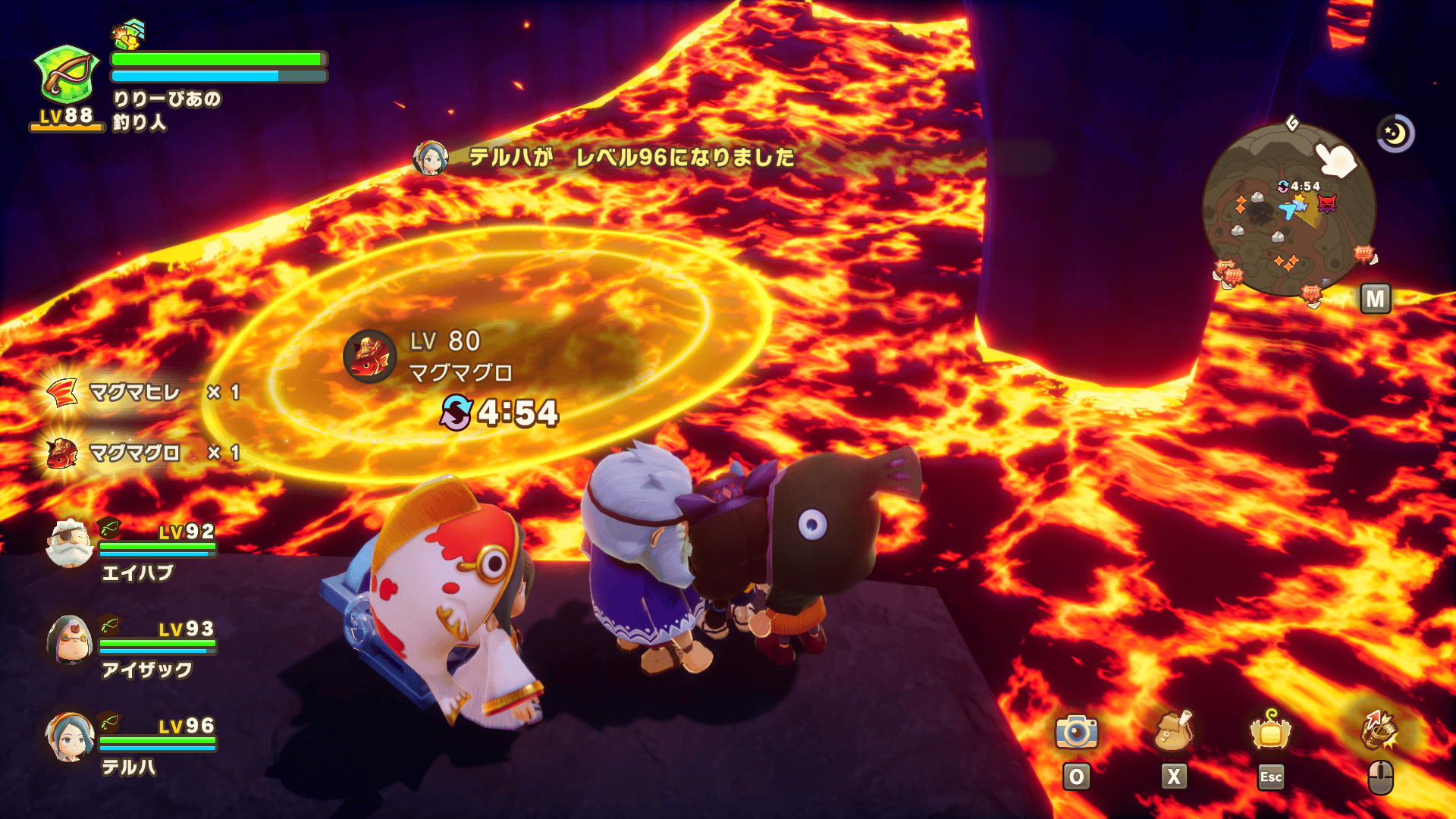Select party member テルハ portrait
1456x819 pixels.
pyautogui.click(x=69, y=737)
